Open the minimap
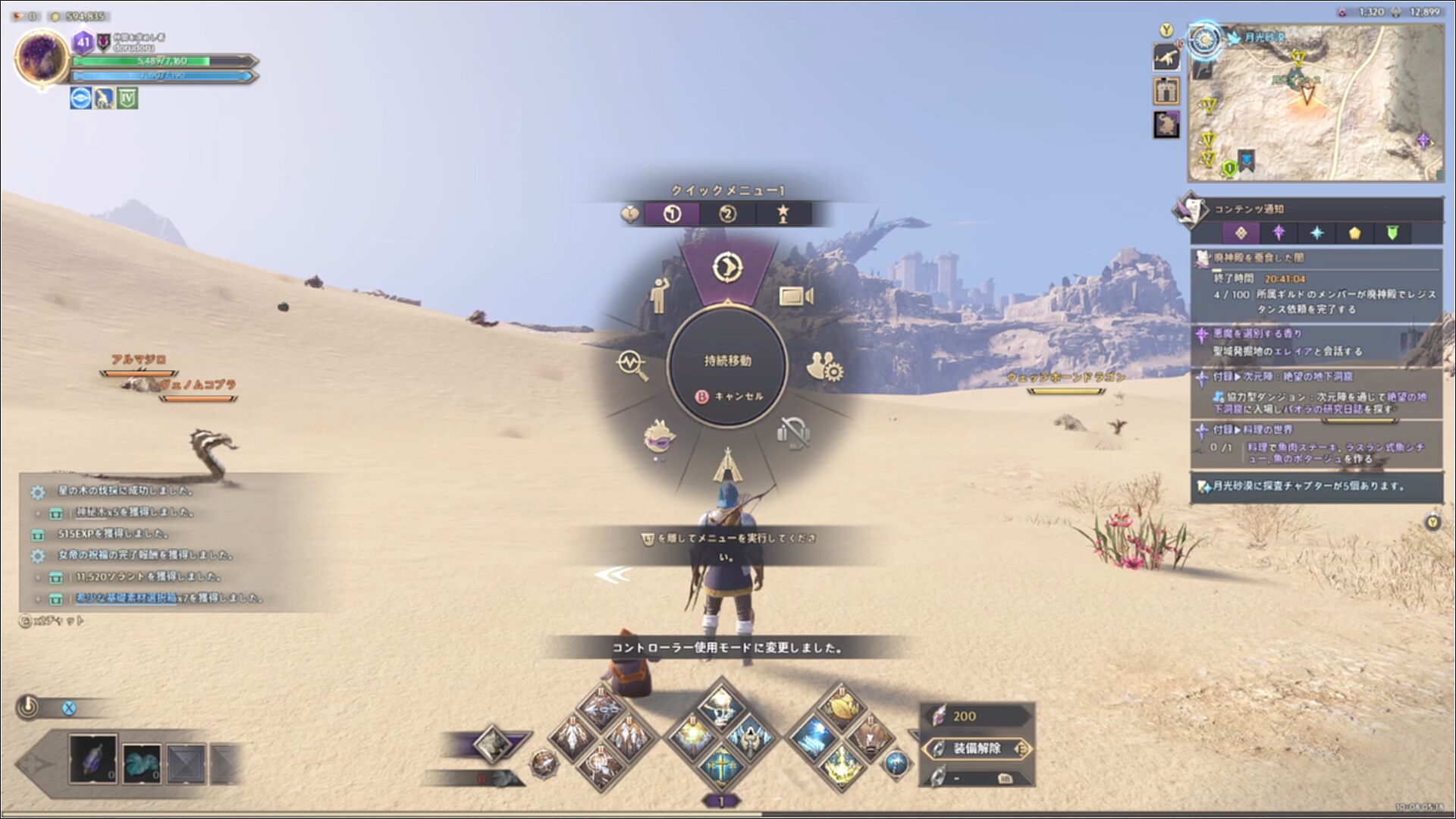The height and width of the screenshot is (819, 1456). coord(1315,102)
